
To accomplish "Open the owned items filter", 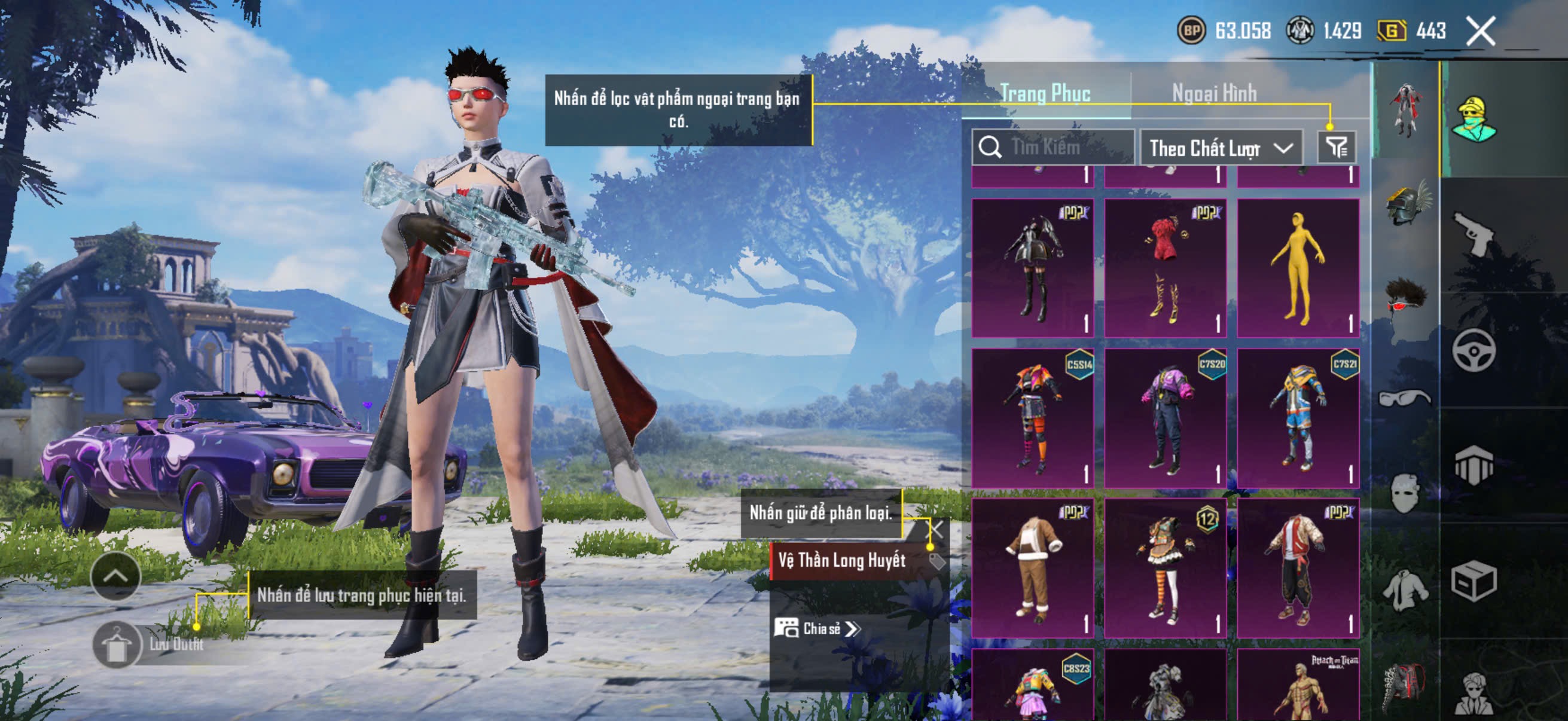I will pos(1336,147).
